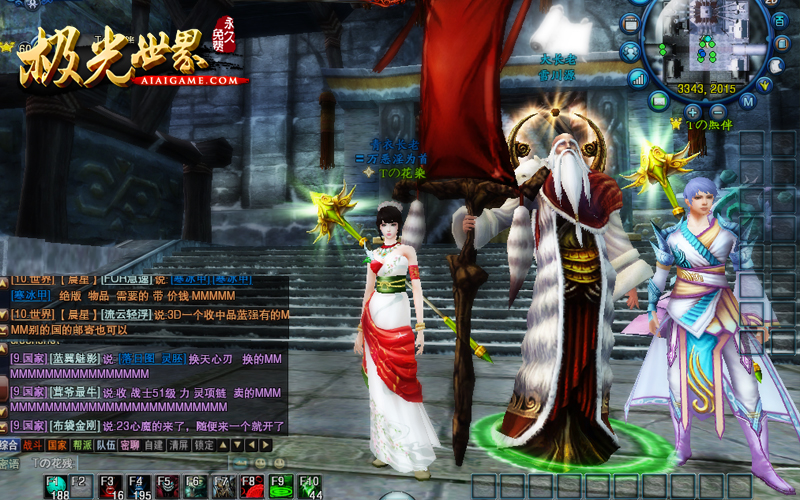Use the F1 hotbar skill slot

pos(55,486)
